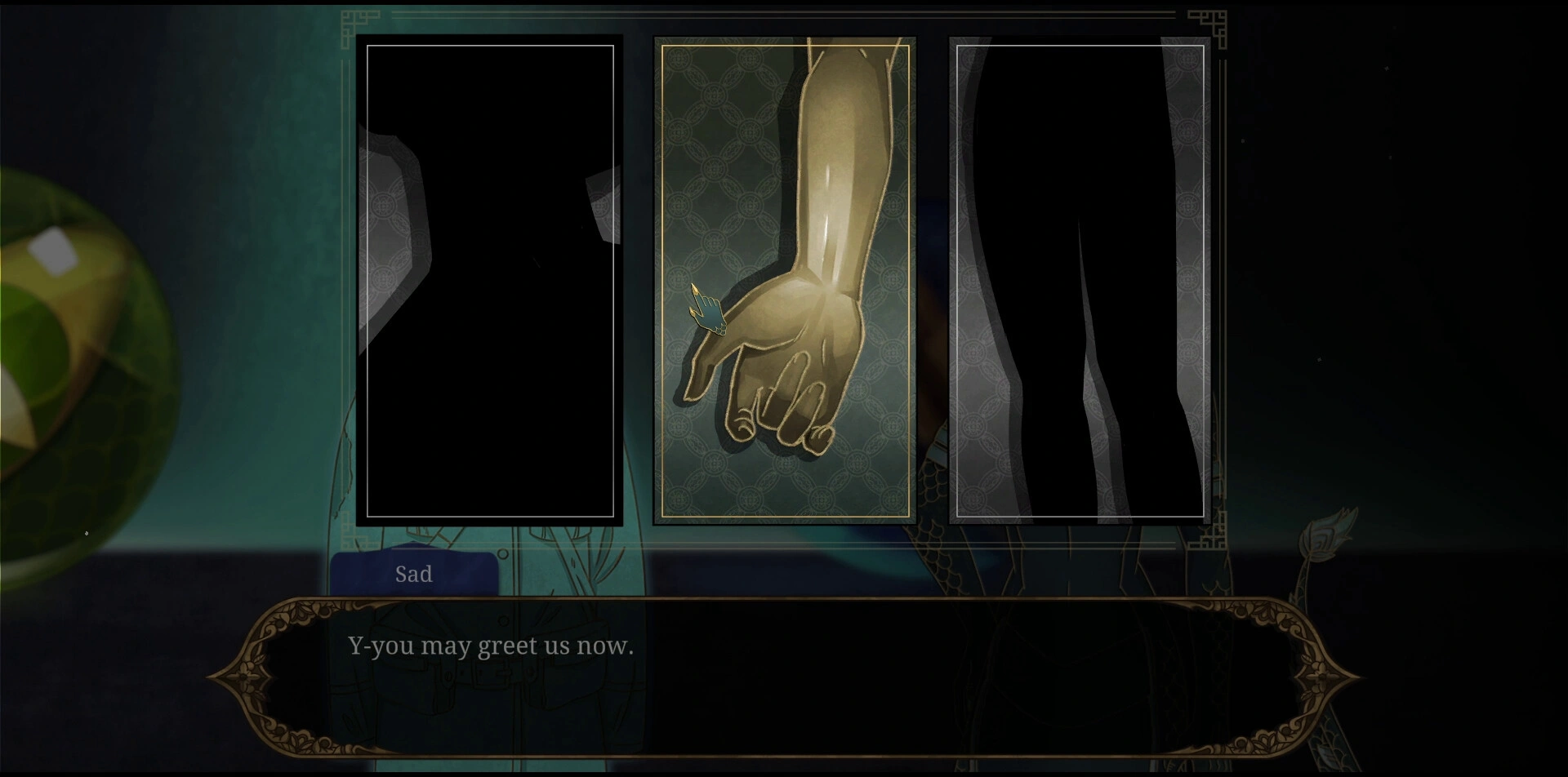
Task: Select the golden hand panel
Action: pyautogui.click(x=784, y=281)
